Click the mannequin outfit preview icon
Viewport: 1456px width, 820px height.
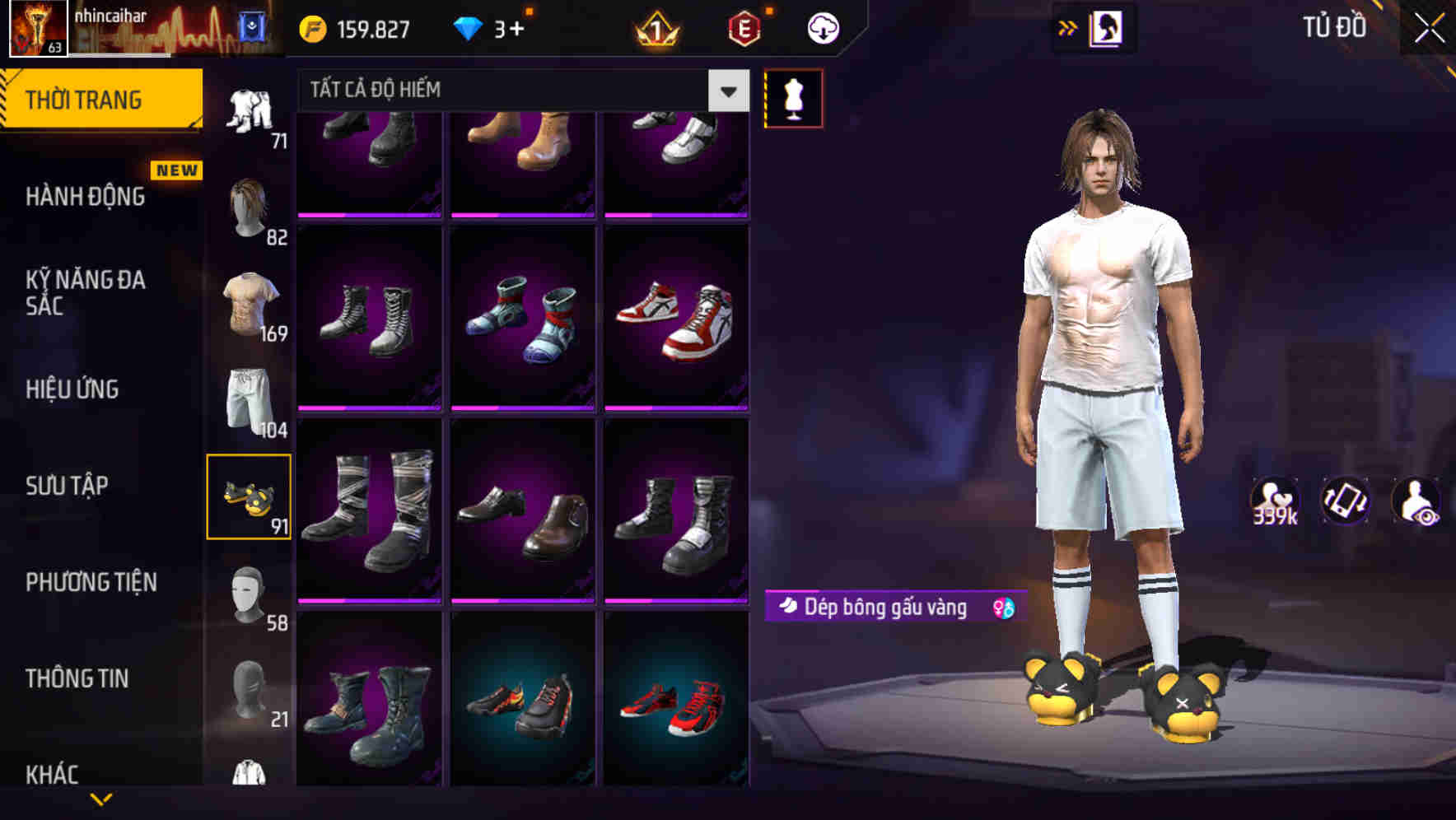coord(793,98)
